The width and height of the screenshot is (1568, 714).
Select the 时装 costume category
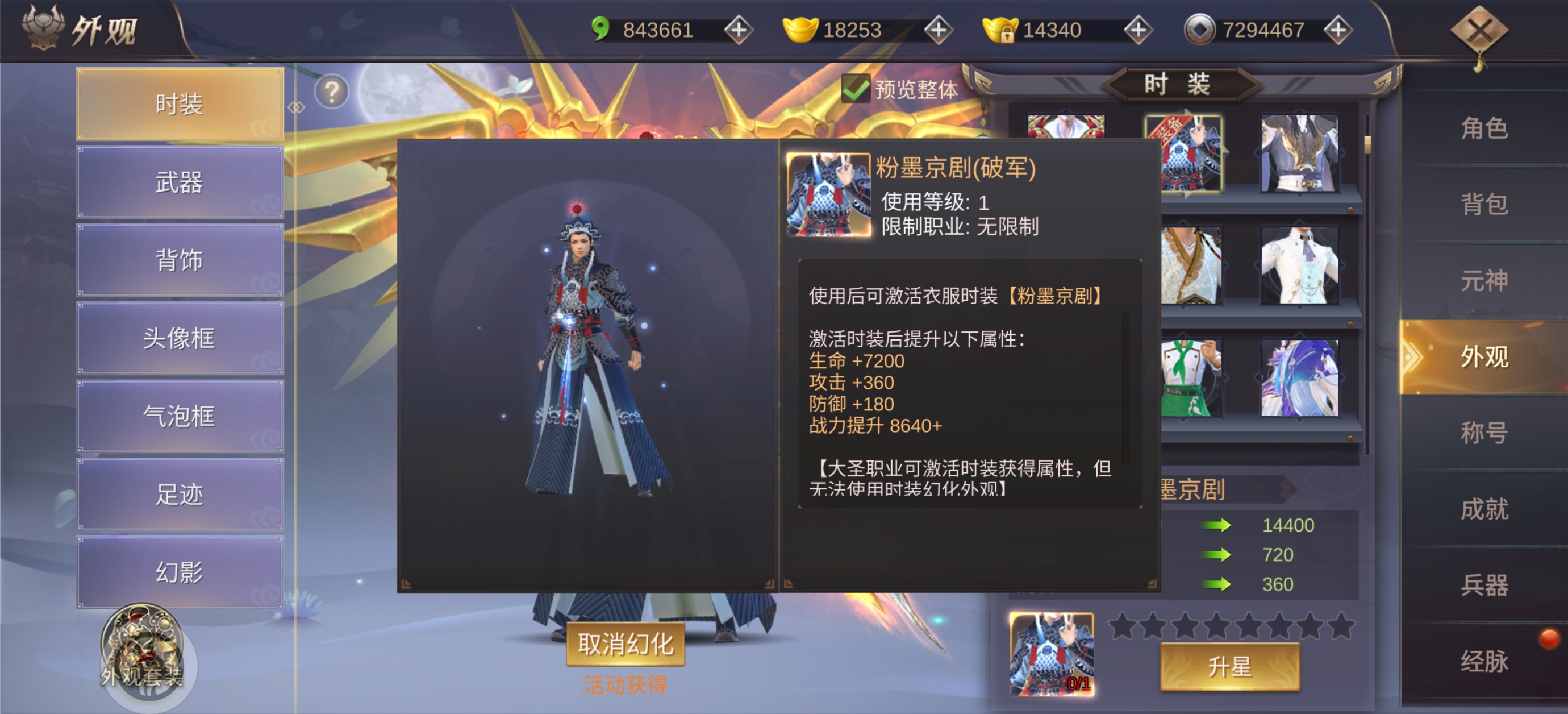(x=180, y=104)
